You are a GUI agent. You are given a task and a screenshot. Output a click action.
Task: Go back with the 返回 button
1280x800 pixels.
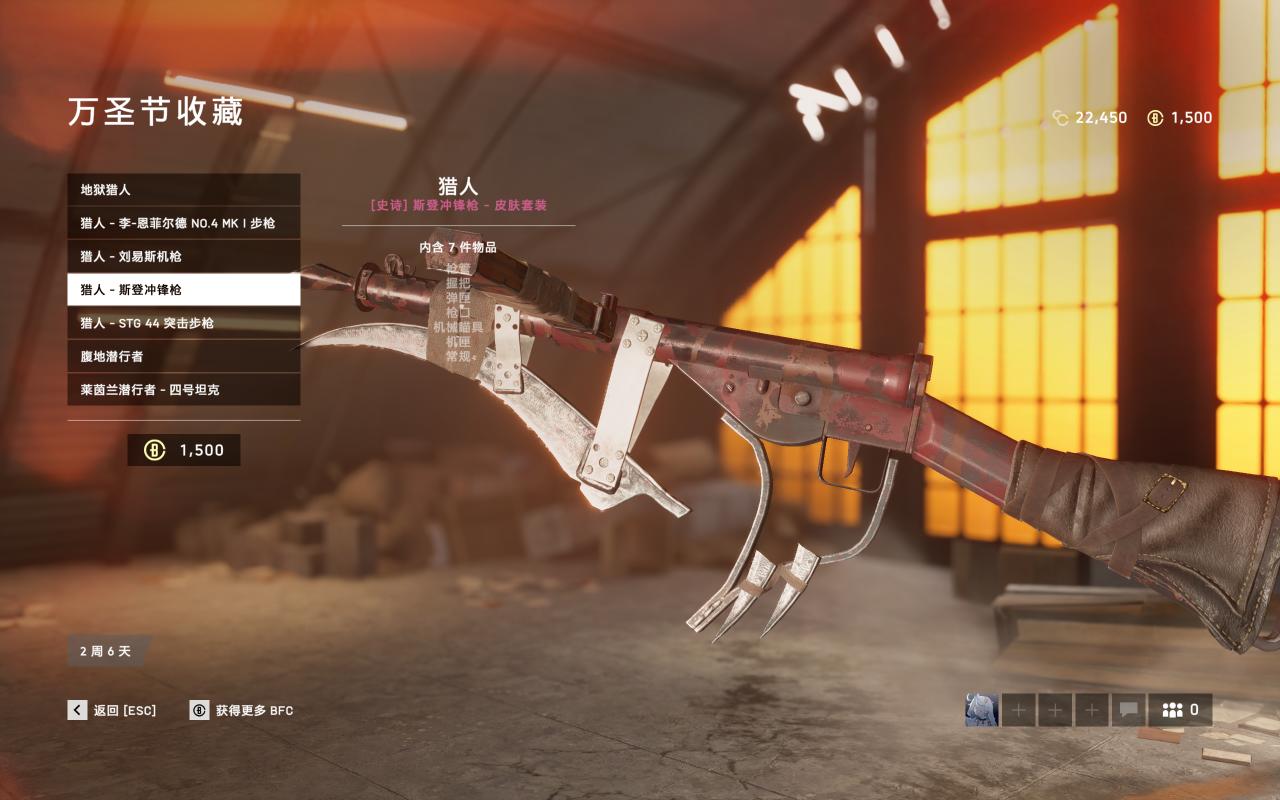click(x=112, y=710)
